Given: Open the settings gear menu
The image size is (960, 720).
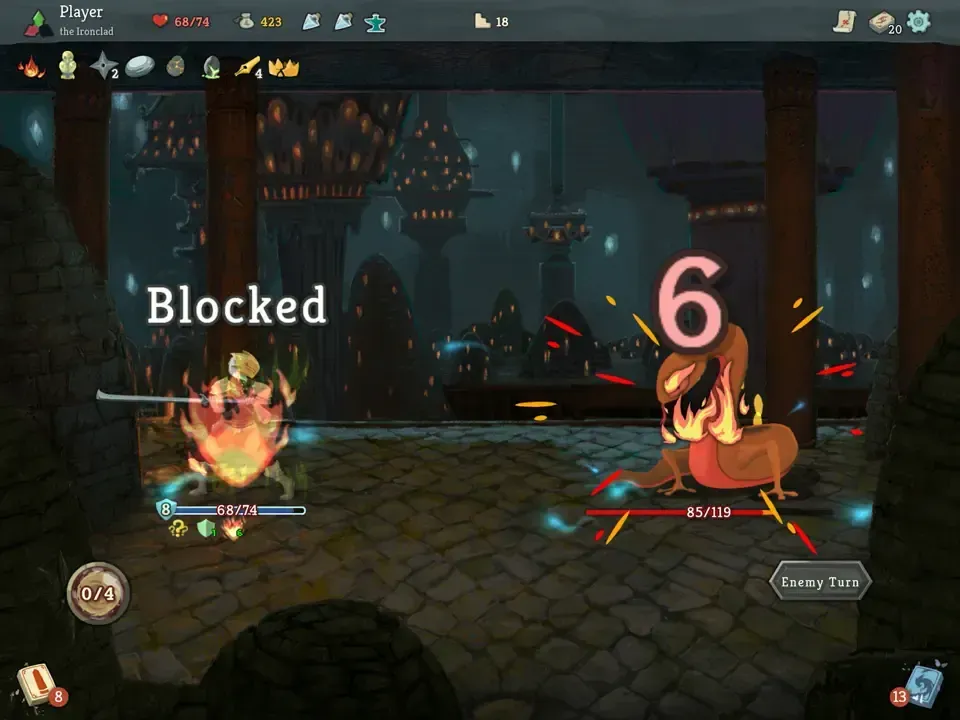Looking at the screenshot, I should (918, 21).
